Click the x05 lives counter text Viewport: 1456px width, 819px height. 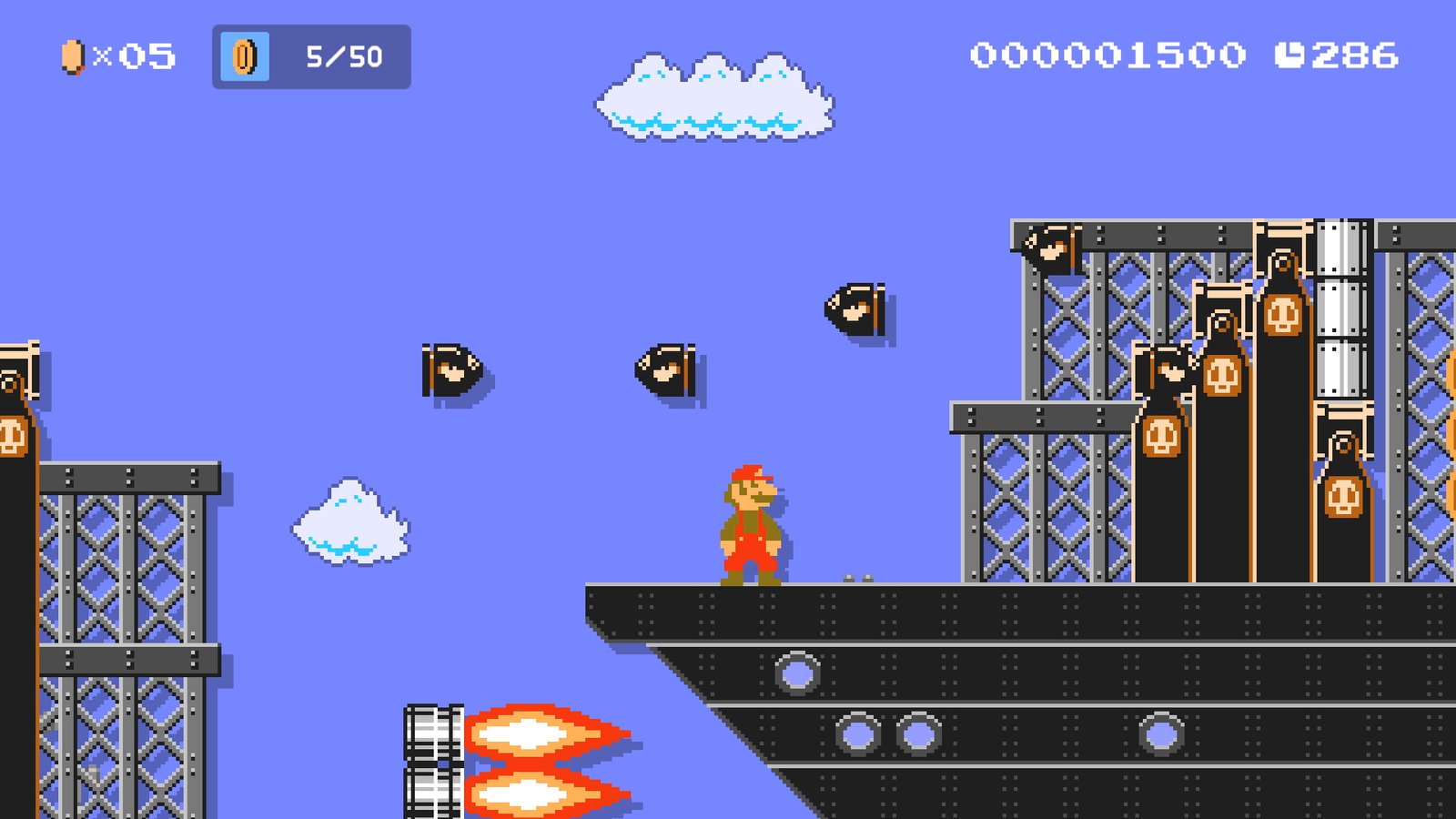coord(136,55)
